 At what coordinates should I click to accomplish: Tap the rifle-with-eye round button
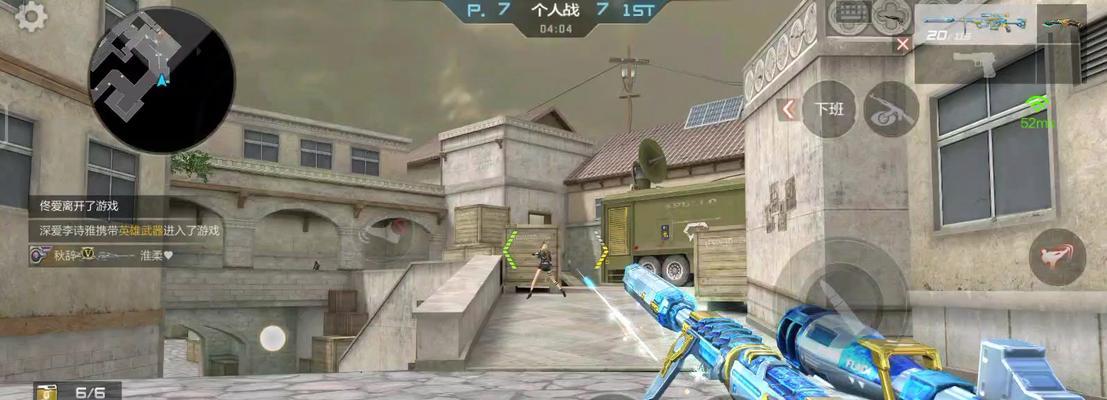pyautogui.click(x=890, y=108)
